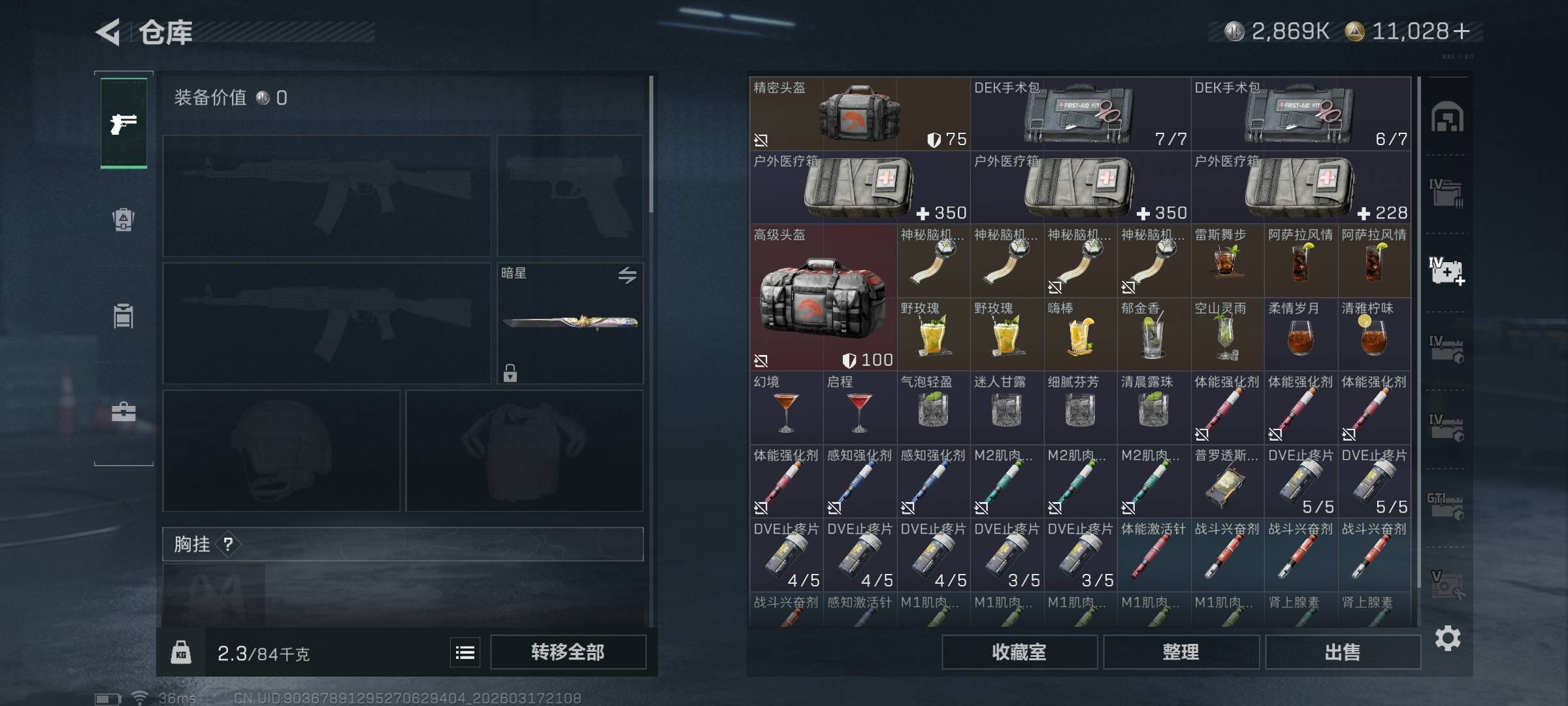Image resolution: width=1568 pixels, height=706 pixels.
Task: Show the item list view toggle
Action: tap(465, 652)
